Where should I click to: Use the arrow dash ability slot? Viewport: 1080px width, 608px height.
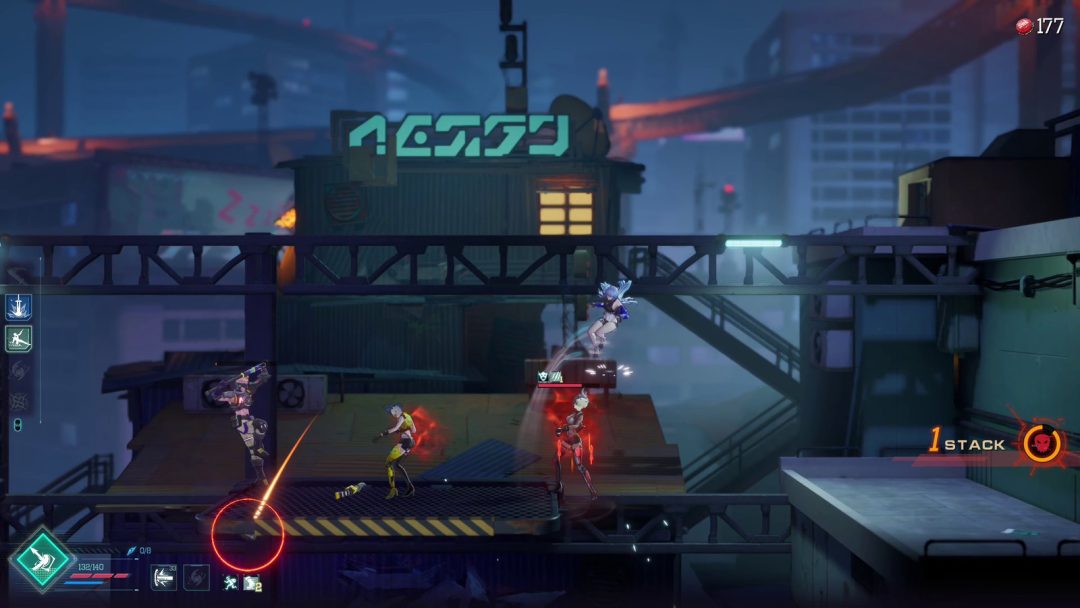coord(163,577)
